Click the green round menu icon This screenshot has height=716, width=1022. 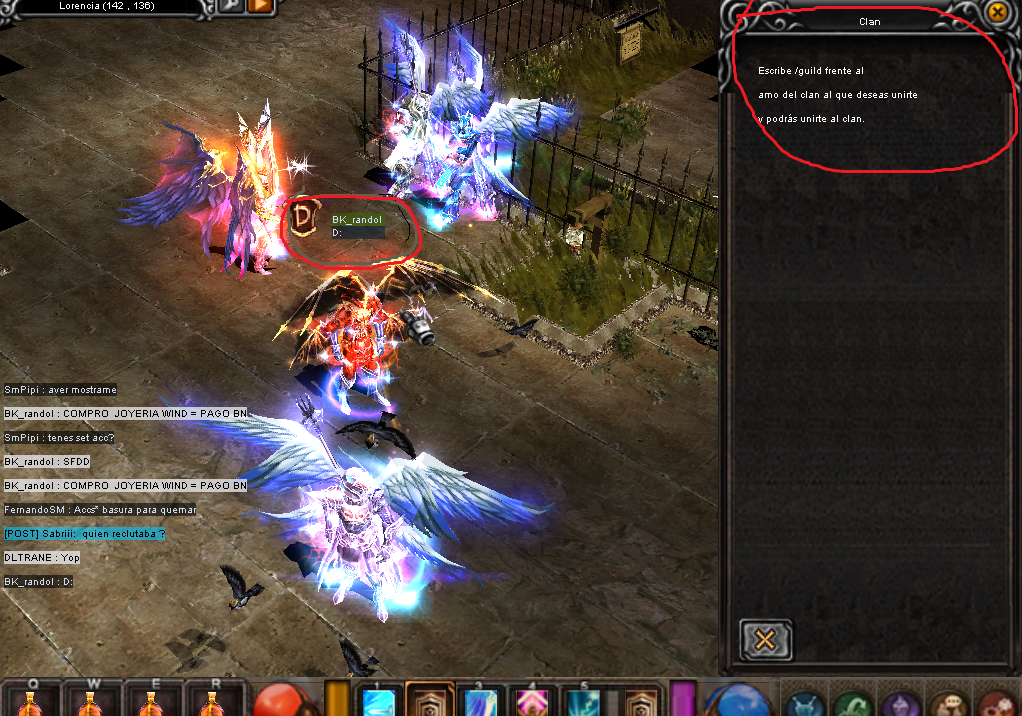[x=853, y=703]
